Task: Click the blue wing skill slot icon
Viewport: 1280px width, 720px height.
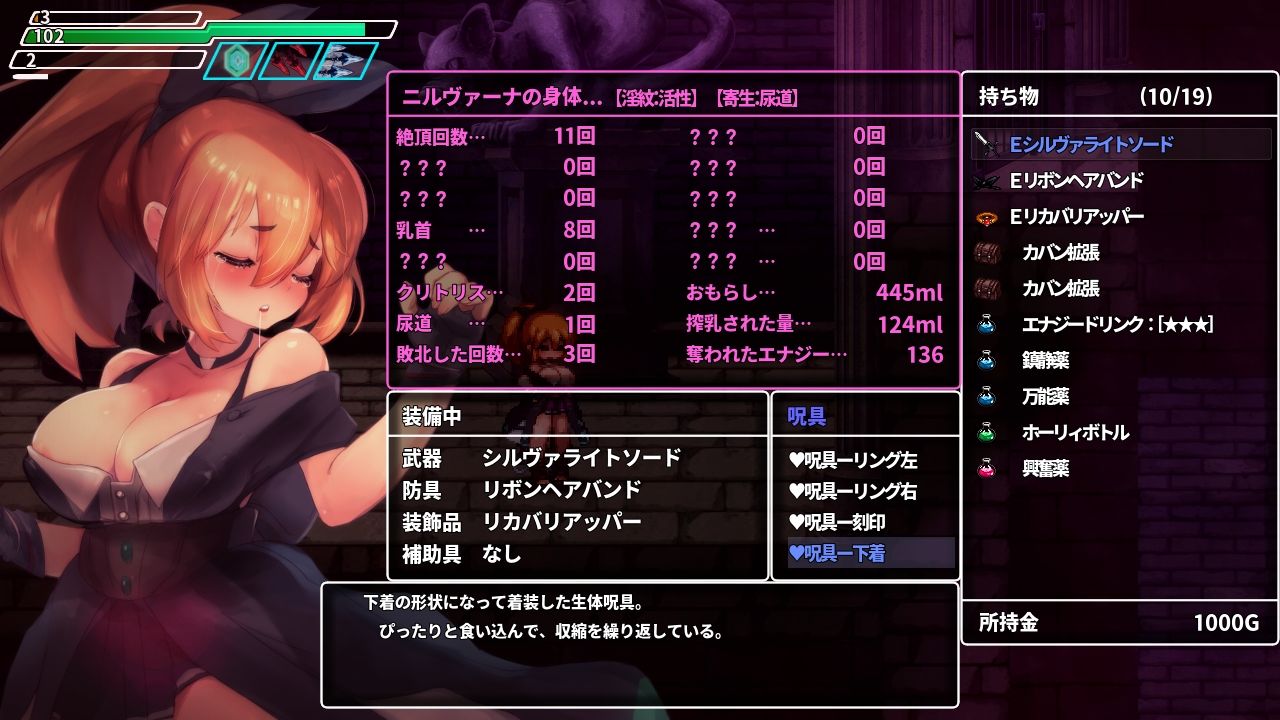Action: tap(345, 60)
